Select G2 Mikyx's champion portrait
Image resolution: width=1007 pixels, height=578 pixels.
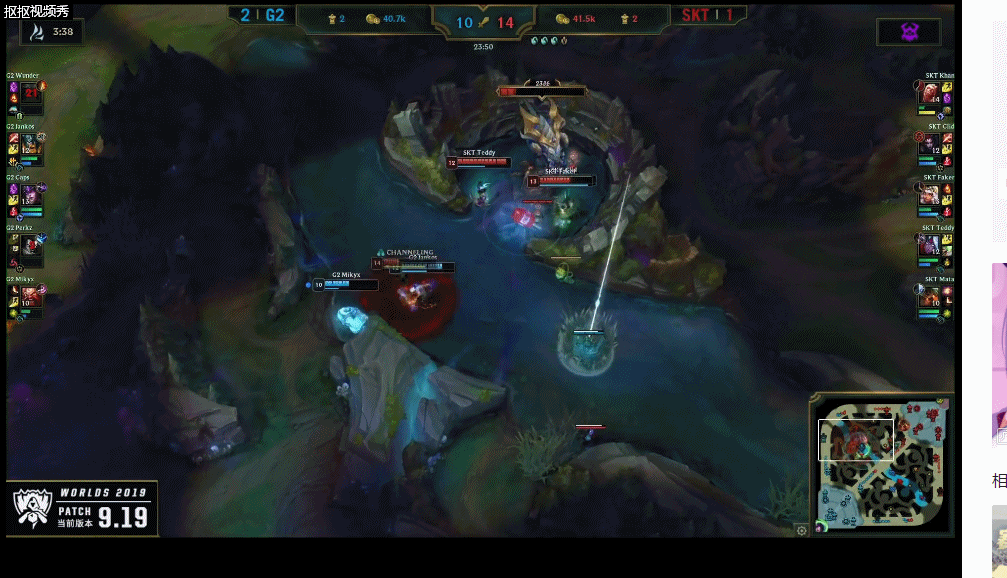point(30,297)
